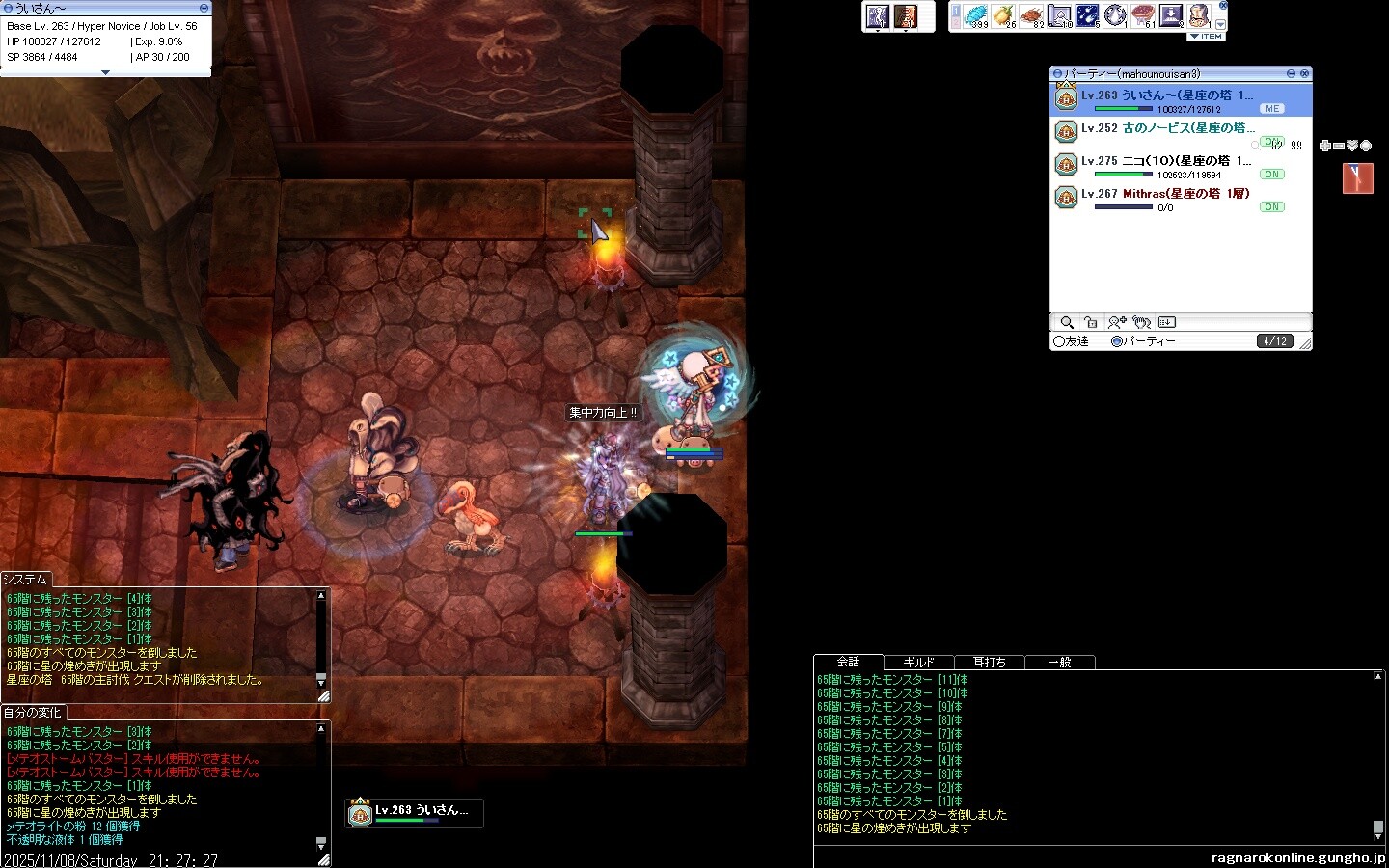Image resolution: width=1389 pixels, height=868 pixels.
Task: Click the chat message input field
Action: [x=1003, y=856]
